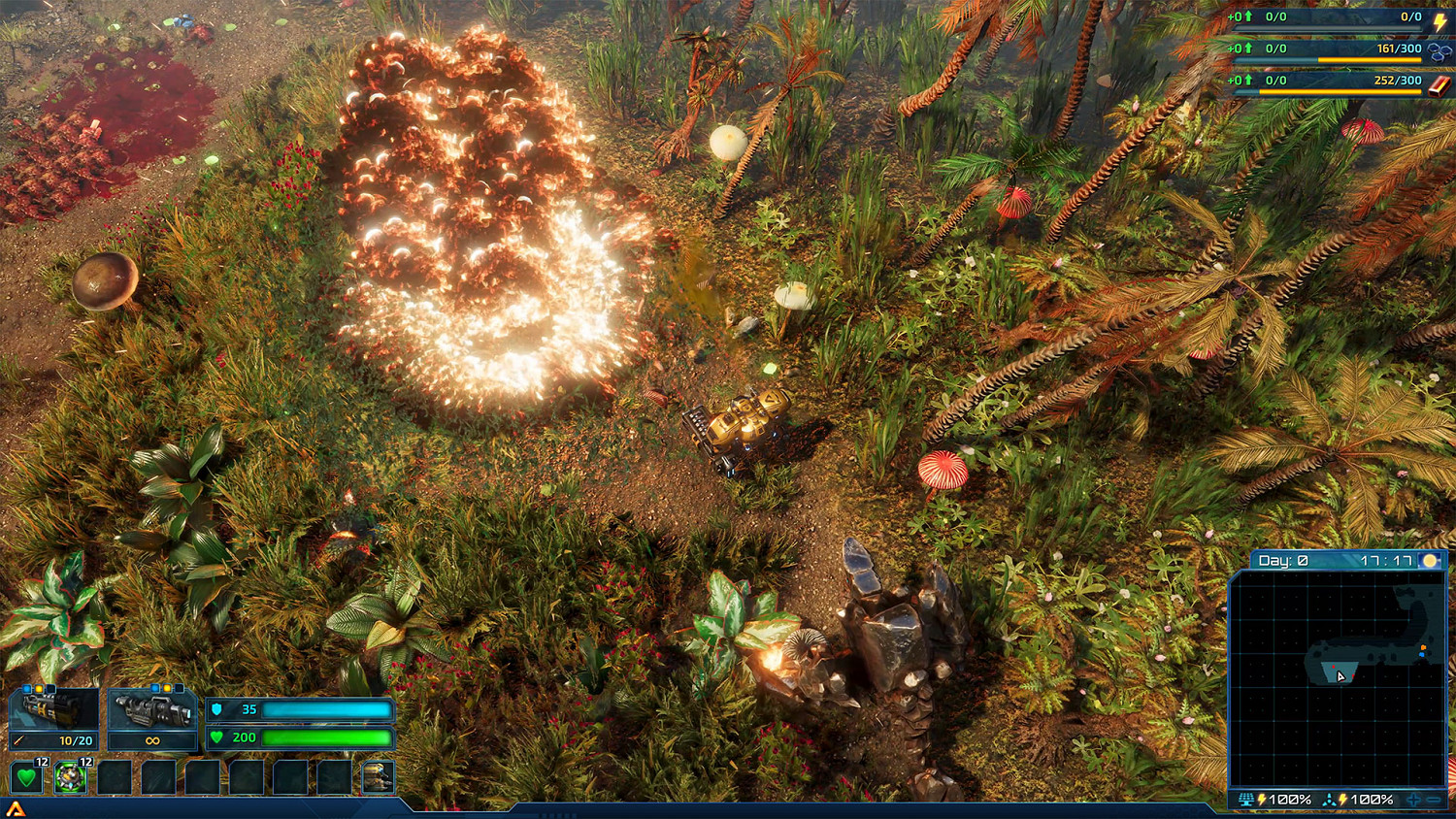Click the minimap zoom-out minus control
Image resolution: width=1456 pixels, height=819 pixels.
click(1434, 800)
